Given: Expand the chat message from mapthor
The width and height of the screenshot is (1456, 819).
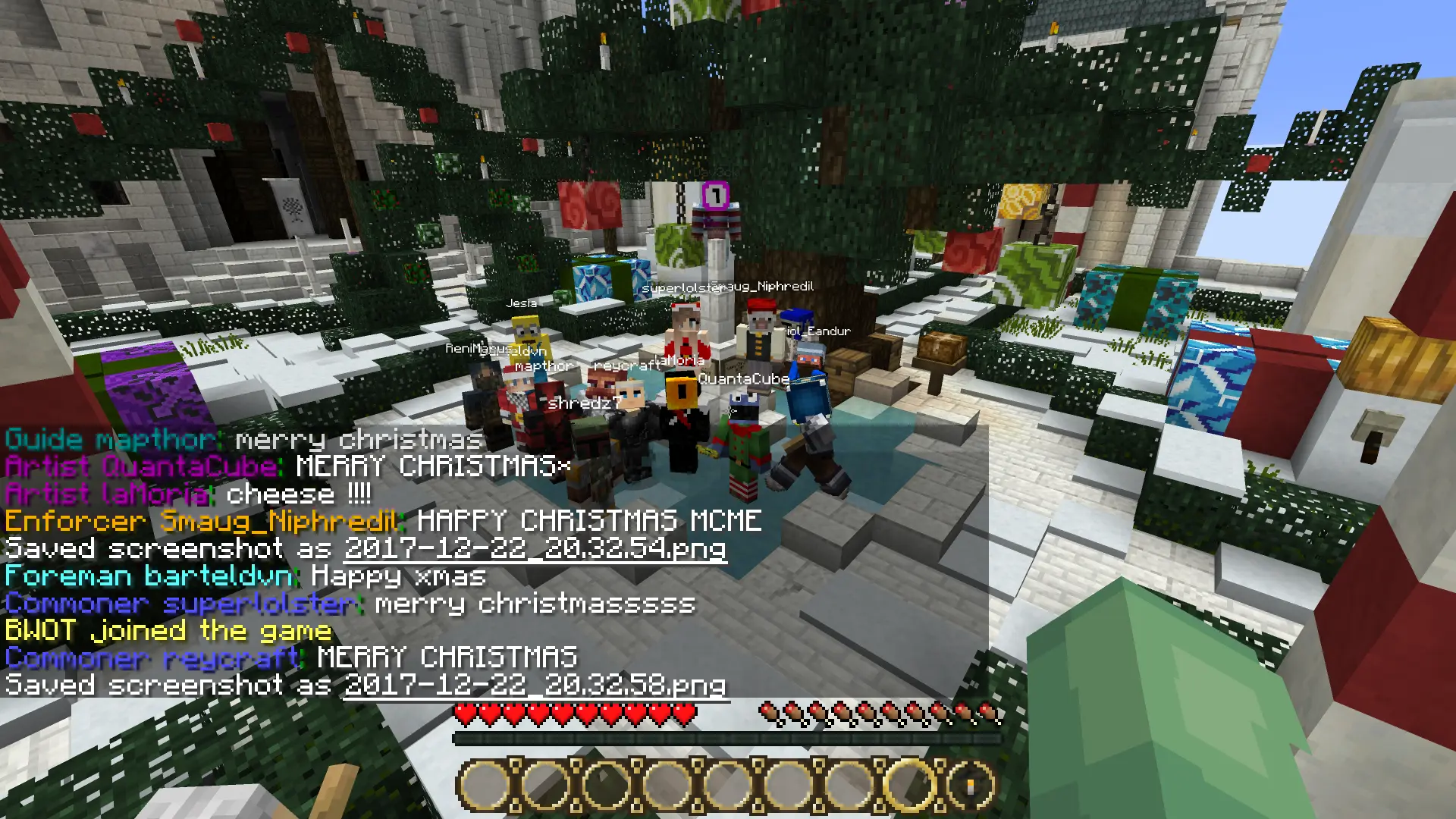Looking at the screenshot, I should click(x=243, y=440).
